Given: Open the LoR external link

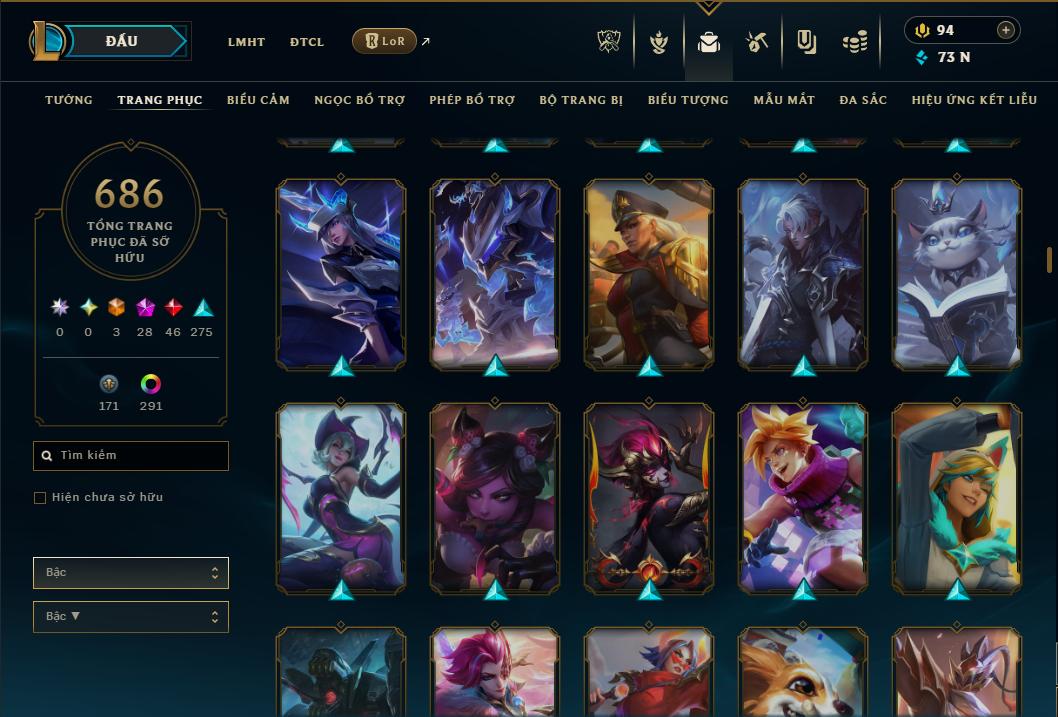Looking at the screenshot, I should point(386,41).
